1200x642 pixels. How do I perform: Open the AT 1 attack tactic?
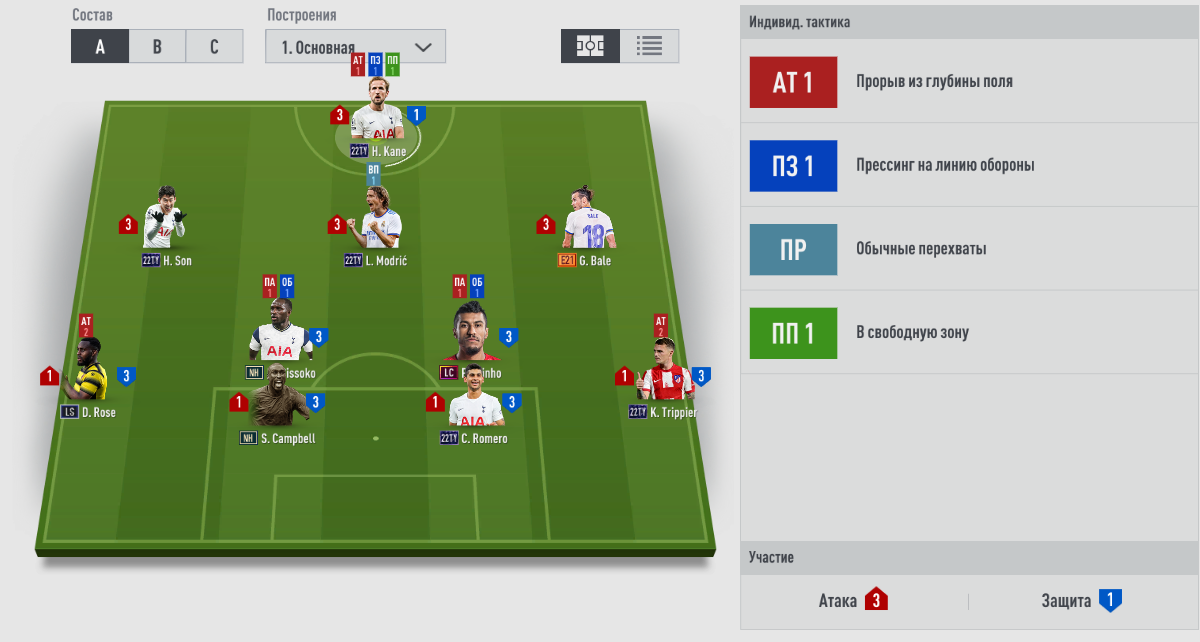coord(793,82)
